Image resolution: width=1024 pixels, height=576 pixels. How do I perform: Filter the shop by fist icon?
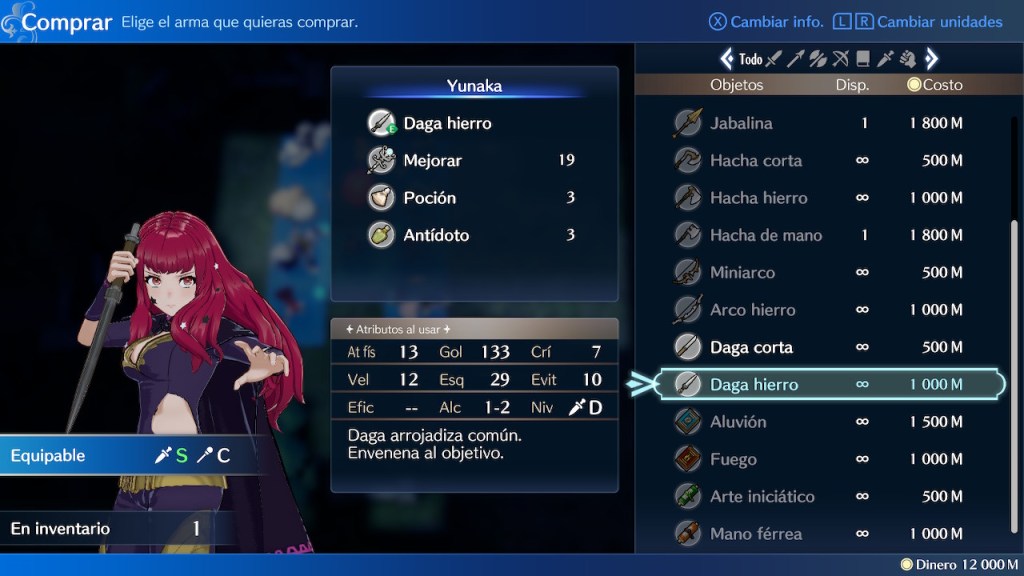click(907, 59)
